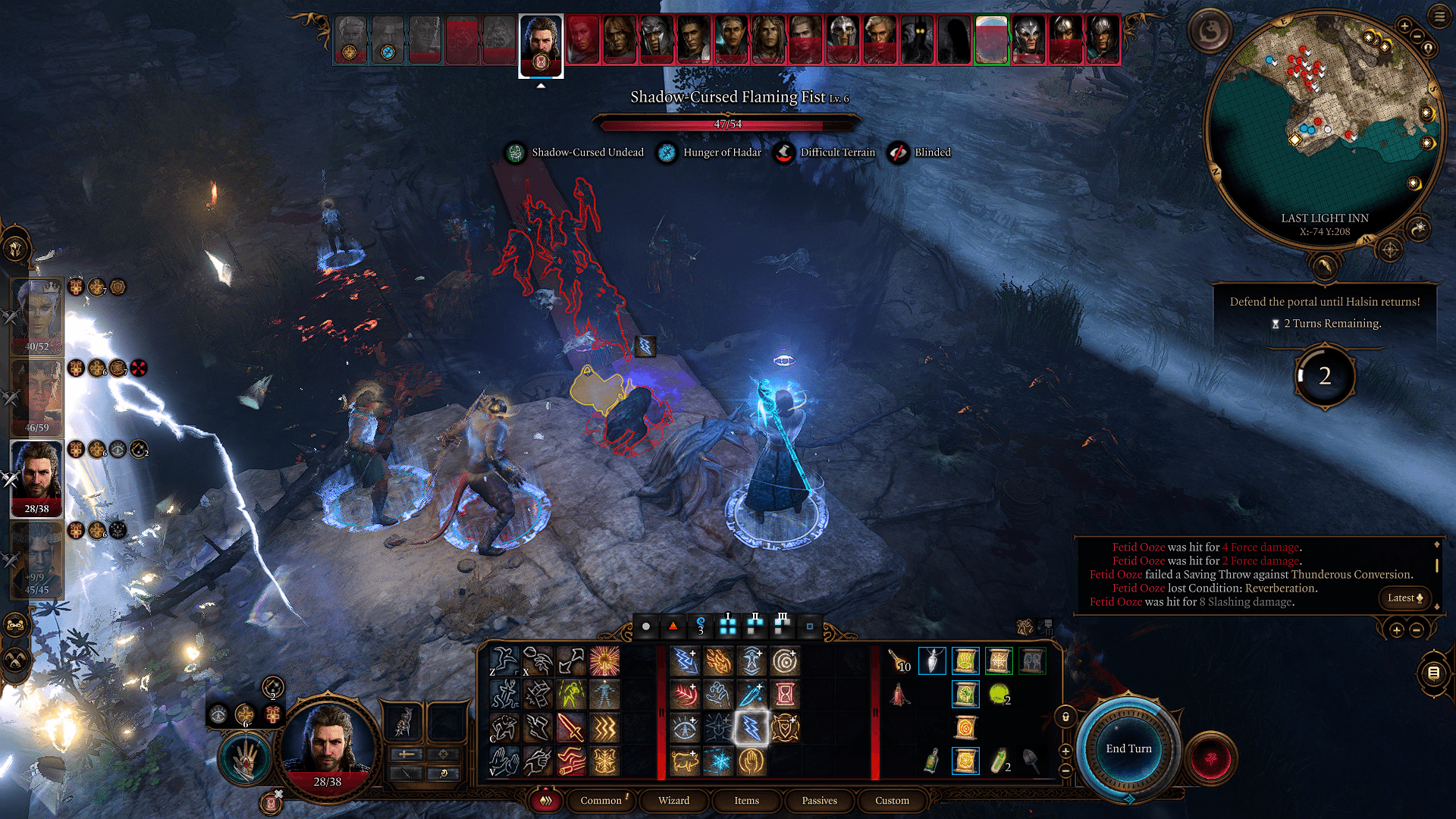Switch to the Wizard hotbar tab
The image size is (1456, 819).
pyautogui.click(x=673, y=801)
